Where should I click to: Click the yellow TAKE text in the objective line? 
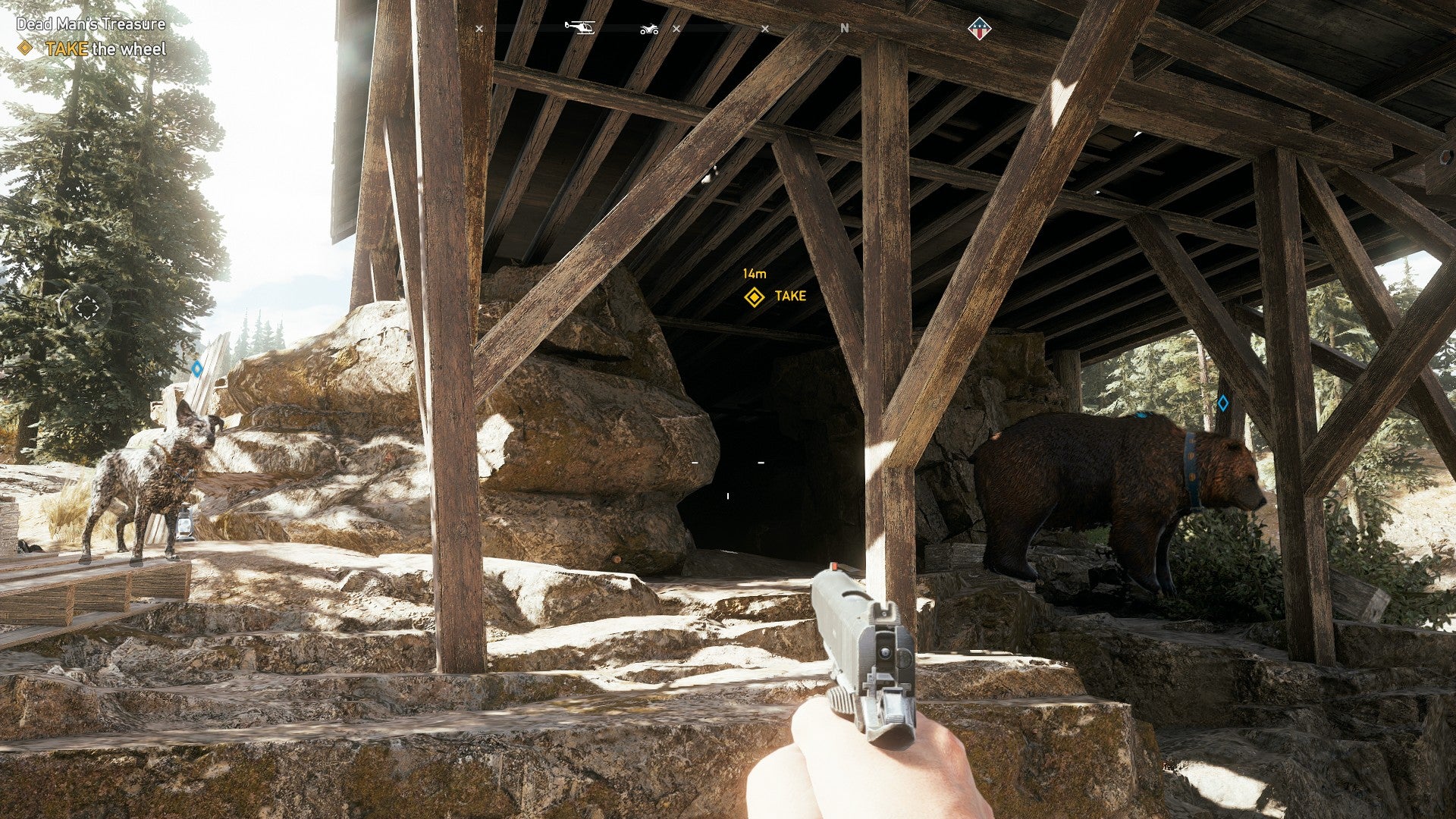pos(66,47)
